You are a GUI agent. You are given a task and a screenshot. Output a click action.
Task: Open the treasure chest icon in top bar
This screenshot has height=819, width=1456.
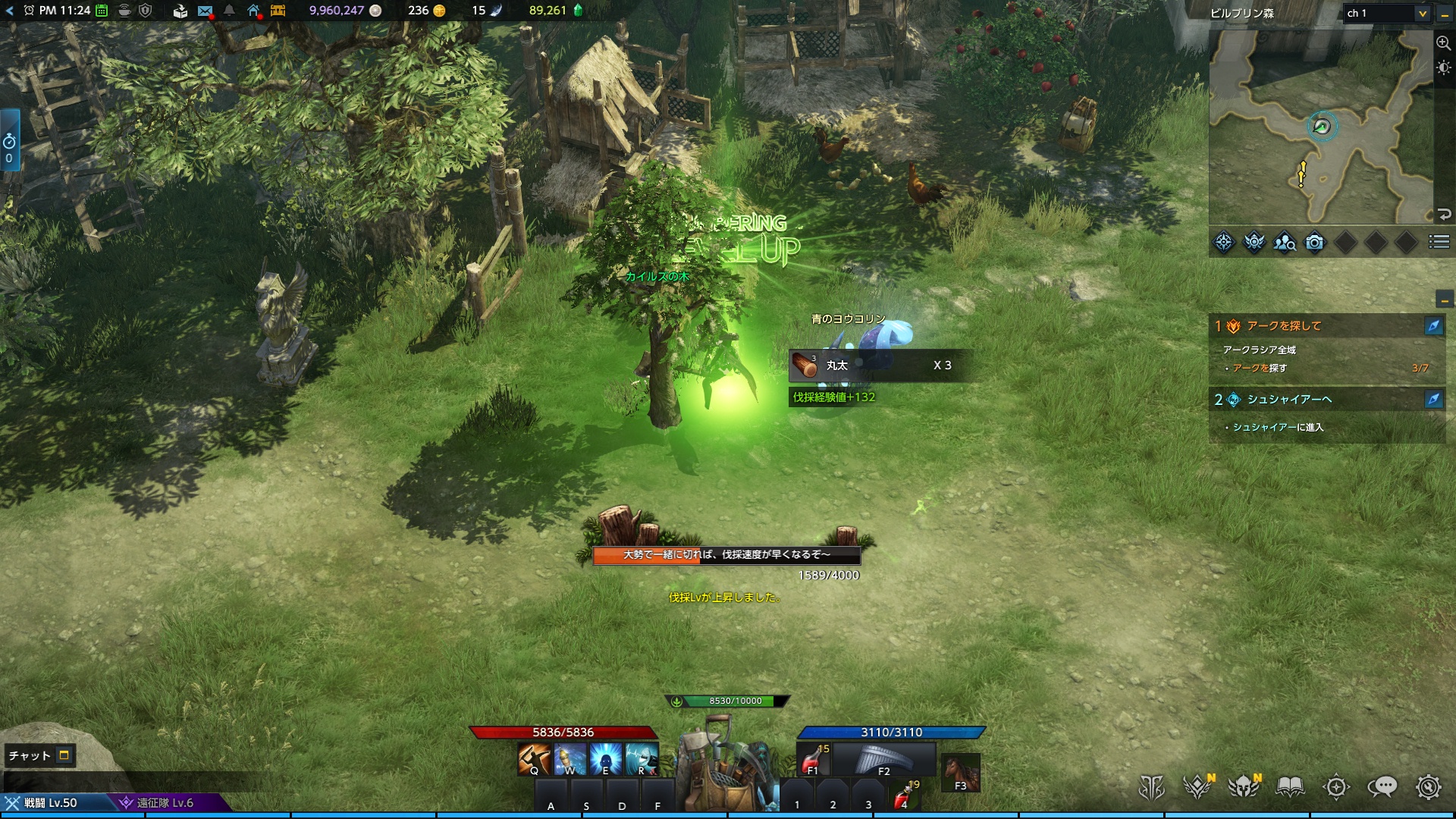pos(278,11)
